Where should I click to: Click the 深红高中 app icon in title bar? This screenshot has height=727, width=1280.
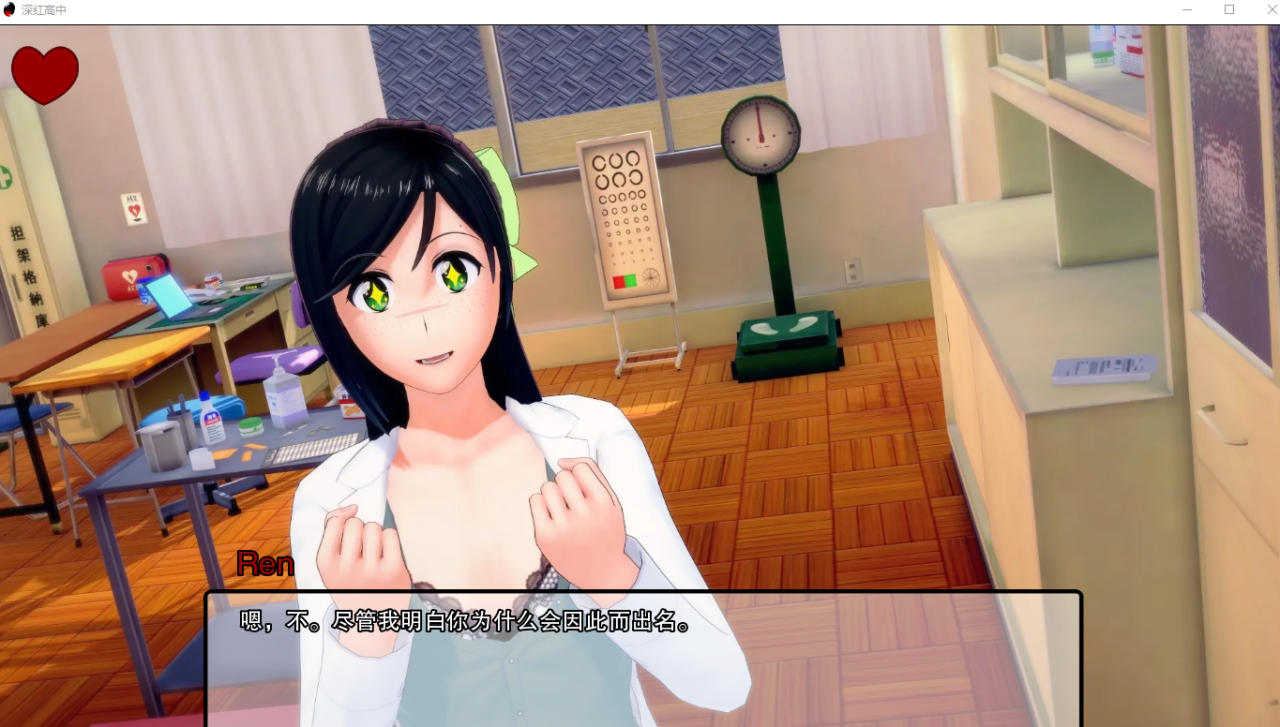tap(9, 10)
